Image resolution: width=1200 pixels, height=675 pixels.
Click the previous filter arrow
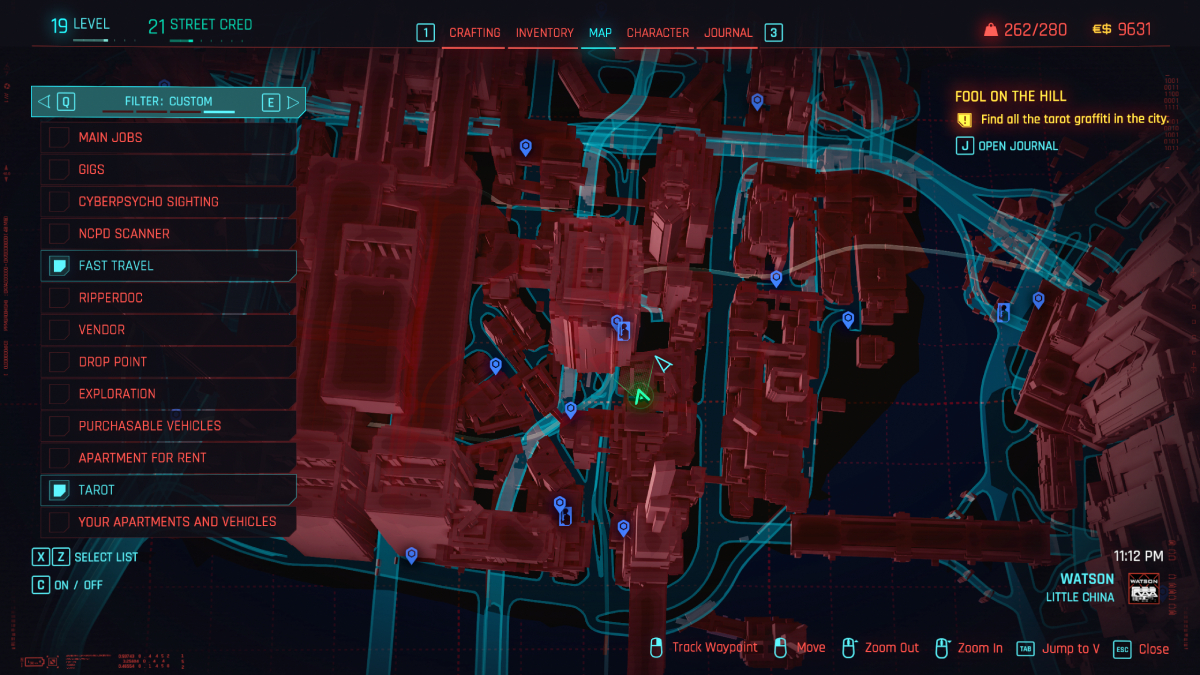[x=43, y=101]
